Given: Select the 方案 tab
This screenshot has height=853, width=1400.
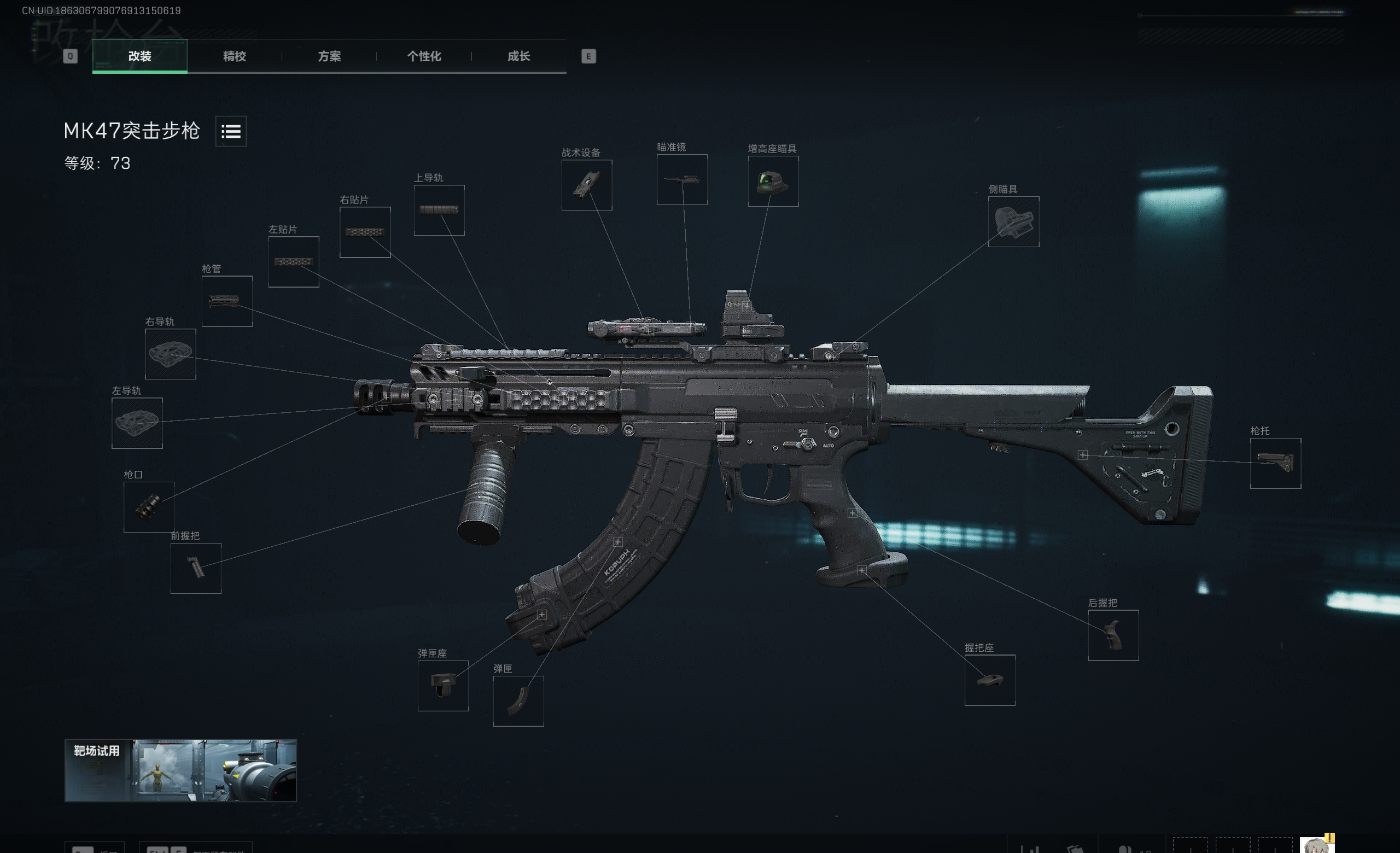Looking at the screenshot, I should pos(329,56).
